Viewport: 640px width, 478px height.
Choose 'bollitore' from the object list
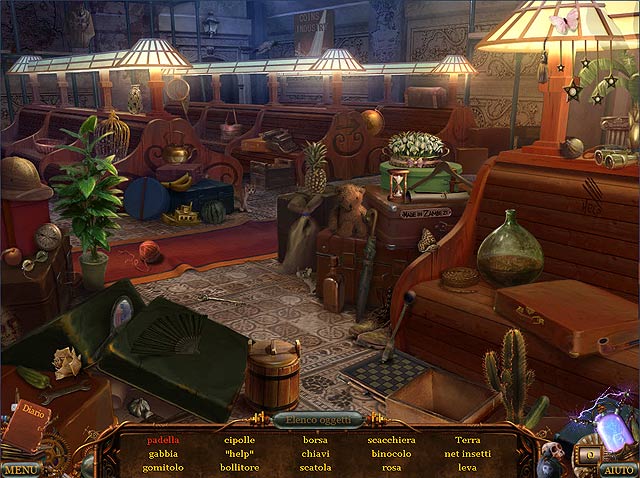pyautogui.click(x=240, y=467)
